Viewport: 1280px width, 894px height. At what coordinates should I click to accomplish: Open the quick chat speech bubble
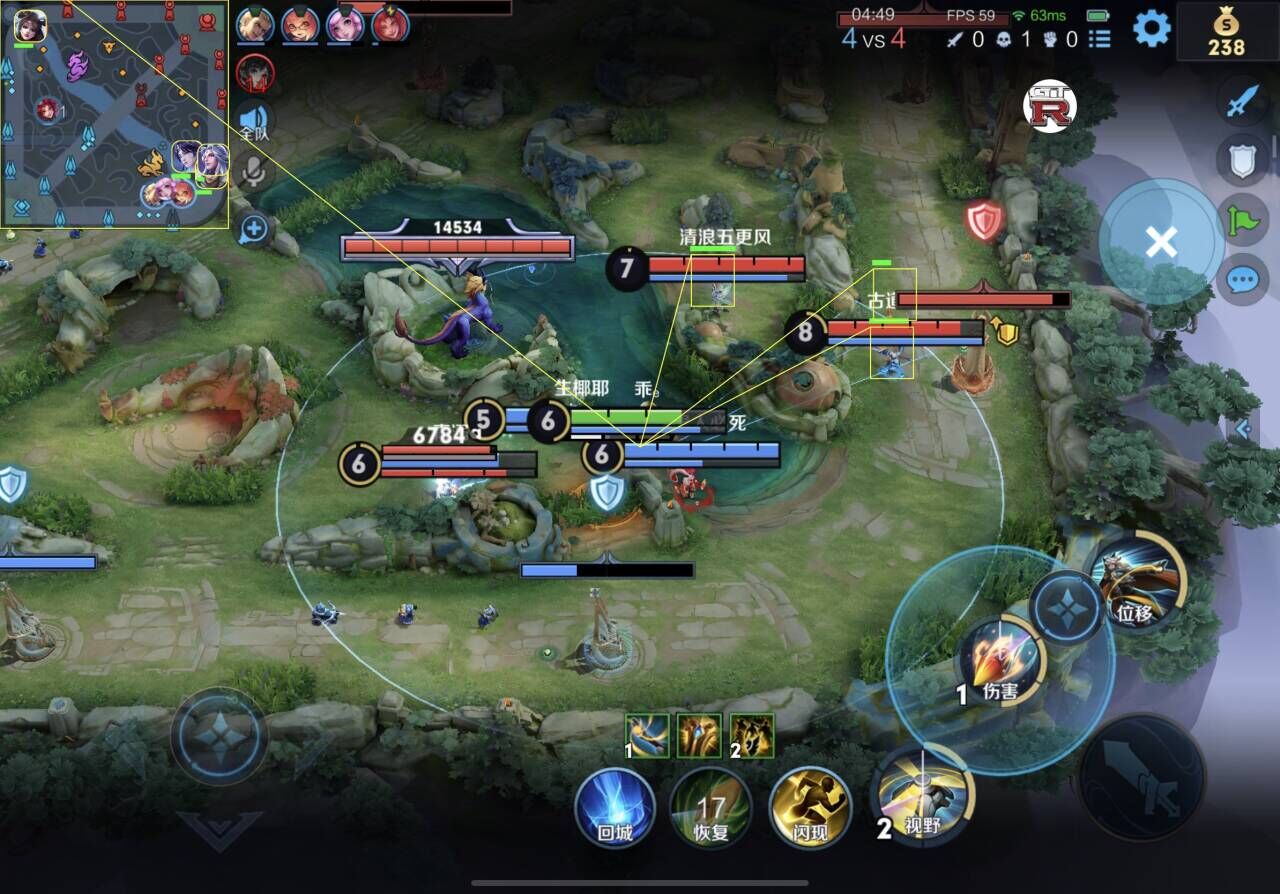(x=1242, y=279)
